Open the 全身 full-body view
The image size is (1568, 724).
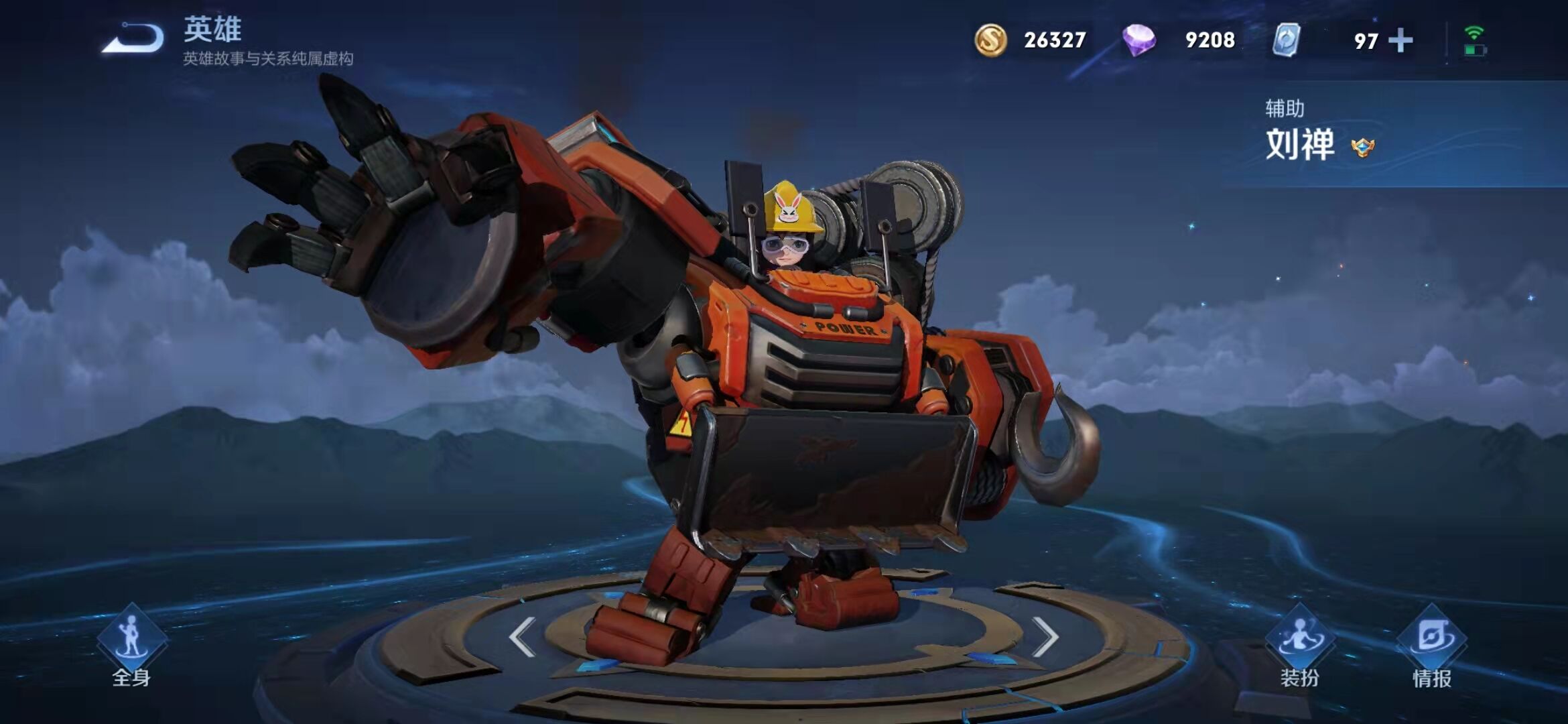pyautogui.click(x=131, y=645)
